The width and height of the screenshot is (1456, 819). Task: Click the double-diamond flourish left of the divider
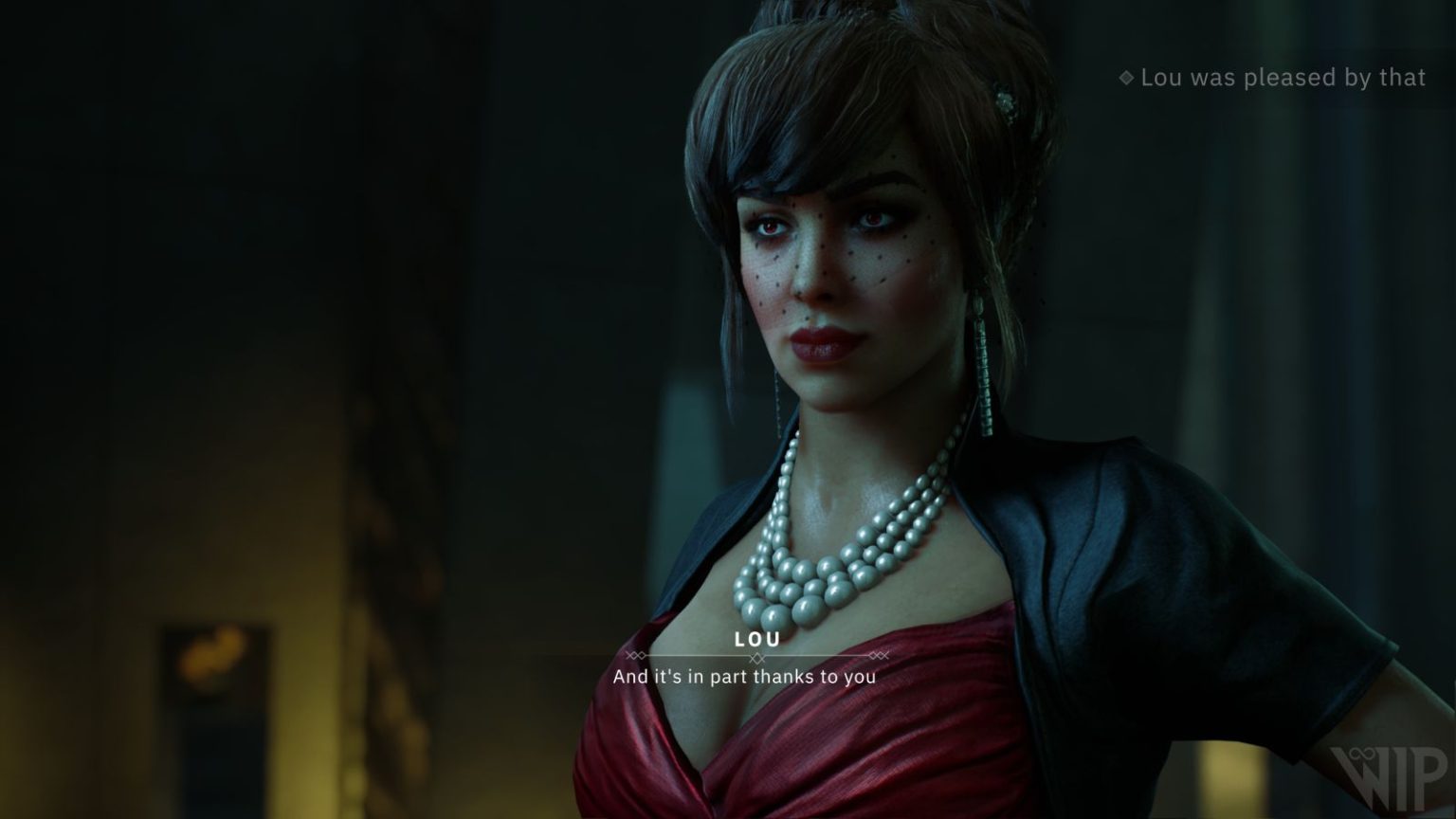[635, 656]
